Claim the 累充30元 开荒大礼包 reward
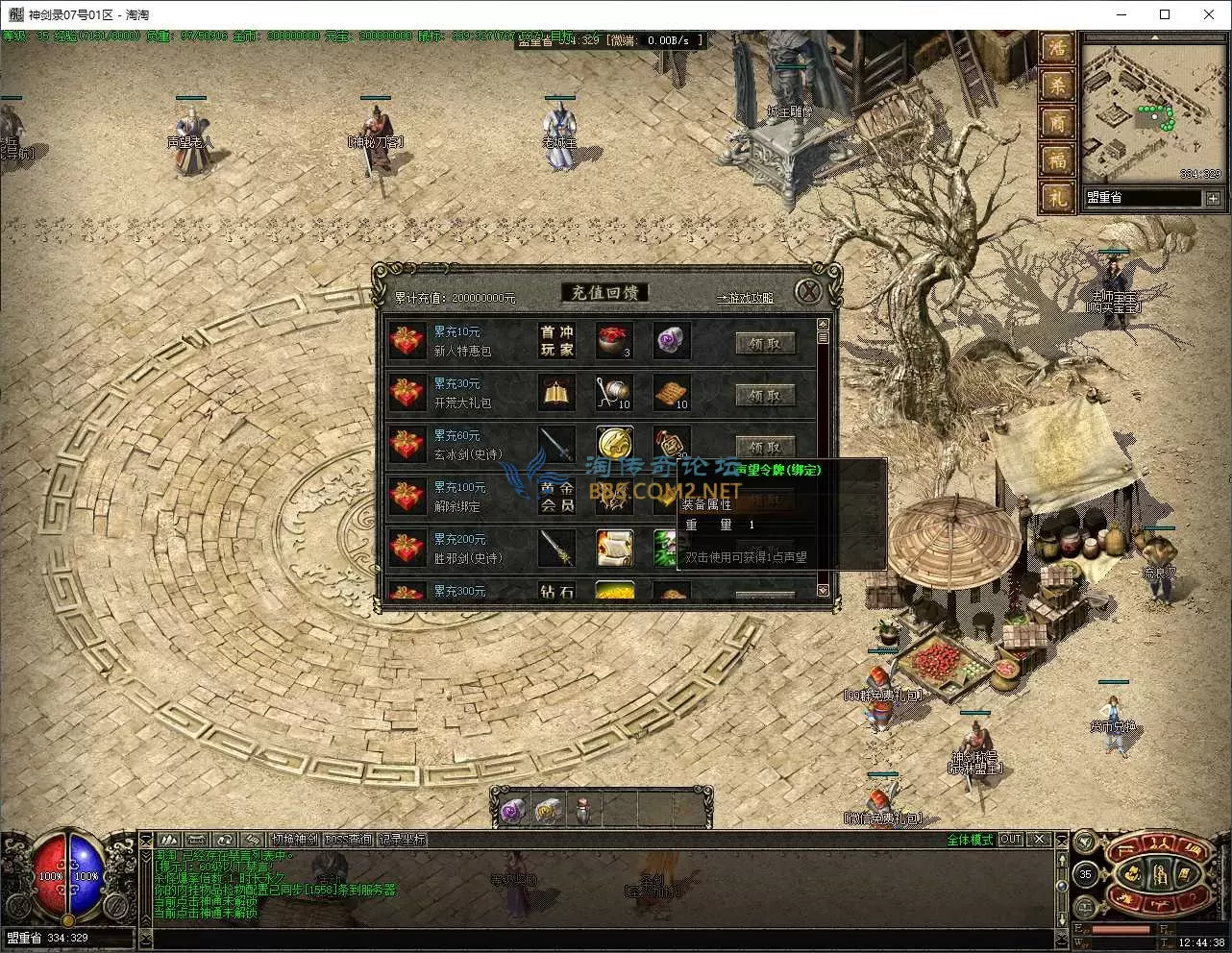1232x953 pixels. [765, 395]
